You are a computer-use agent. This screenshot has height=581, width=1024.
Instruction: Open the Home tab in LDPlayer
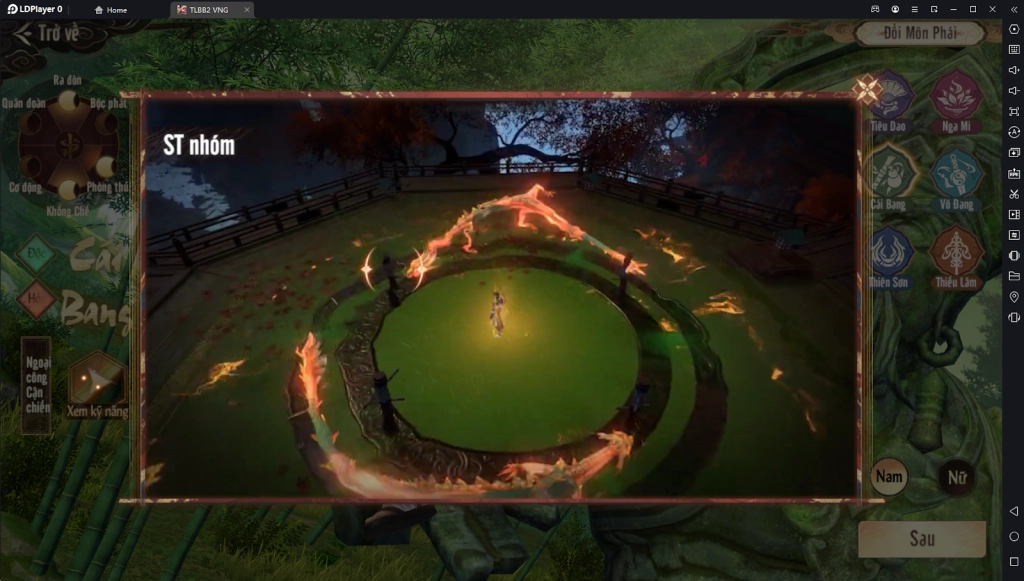[111, 10]
